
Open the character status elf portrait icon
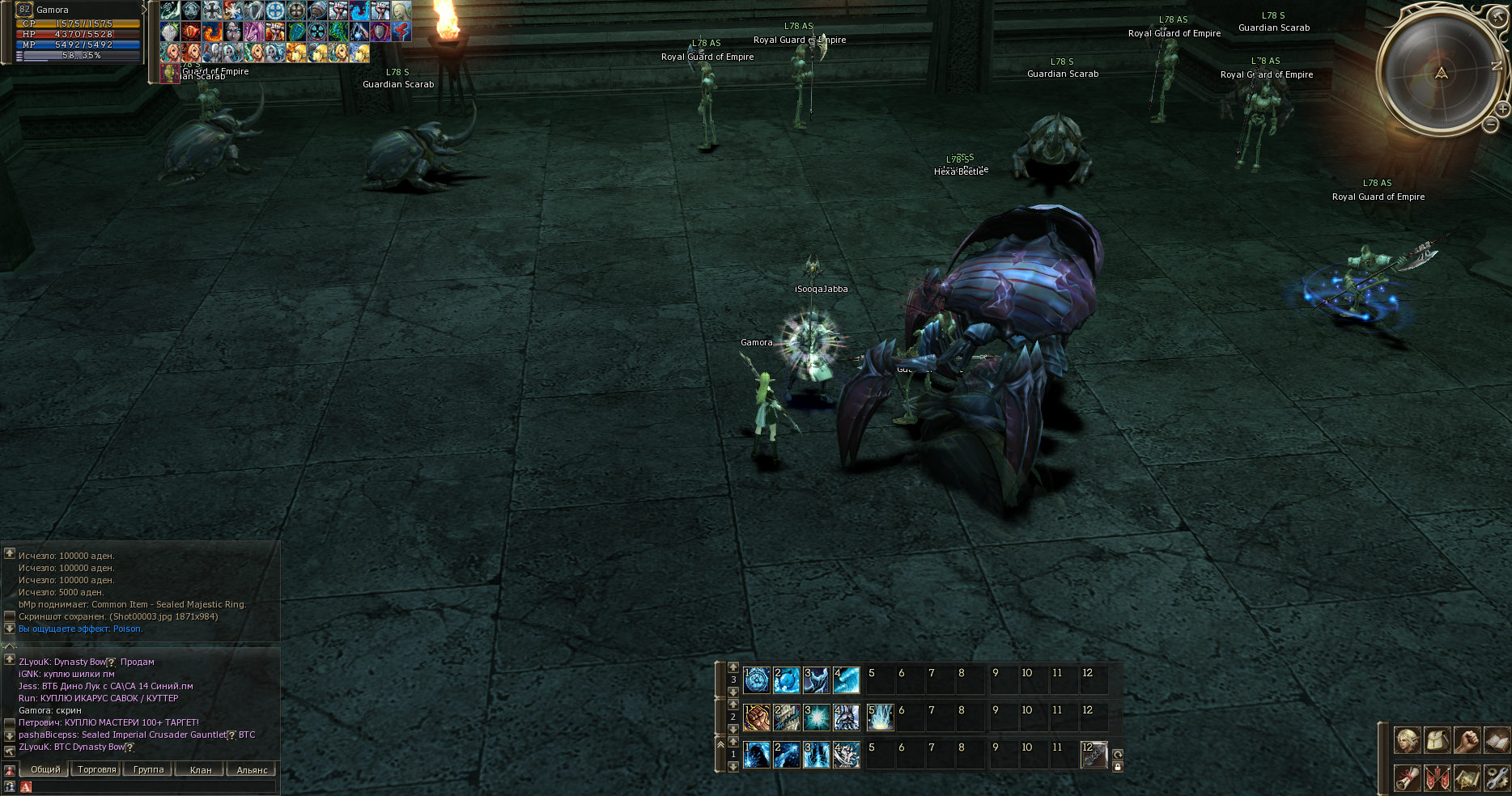(1408, 740)
